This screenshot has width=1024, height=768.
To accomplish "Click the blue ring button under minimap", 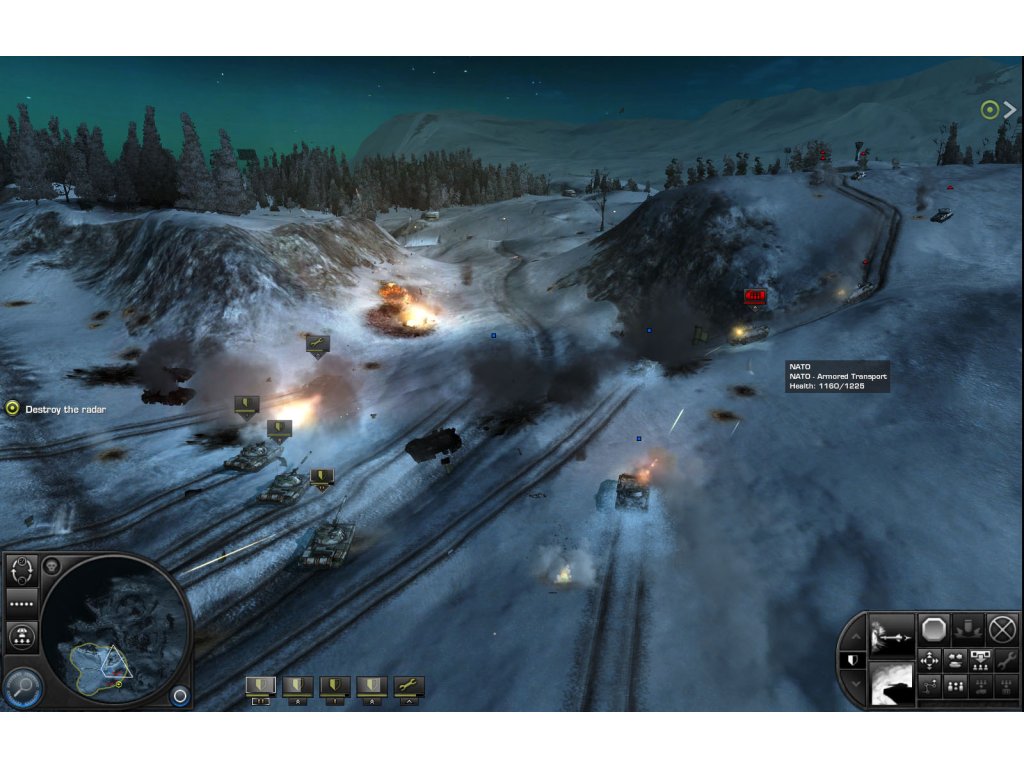I will pos(180,696).
